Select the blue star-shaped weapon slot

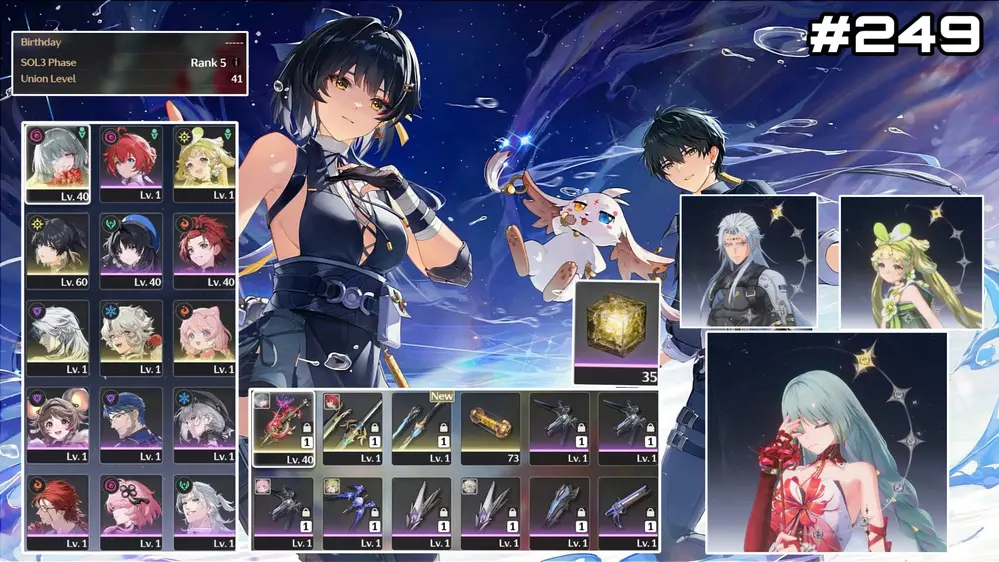[x=352, y=512]
